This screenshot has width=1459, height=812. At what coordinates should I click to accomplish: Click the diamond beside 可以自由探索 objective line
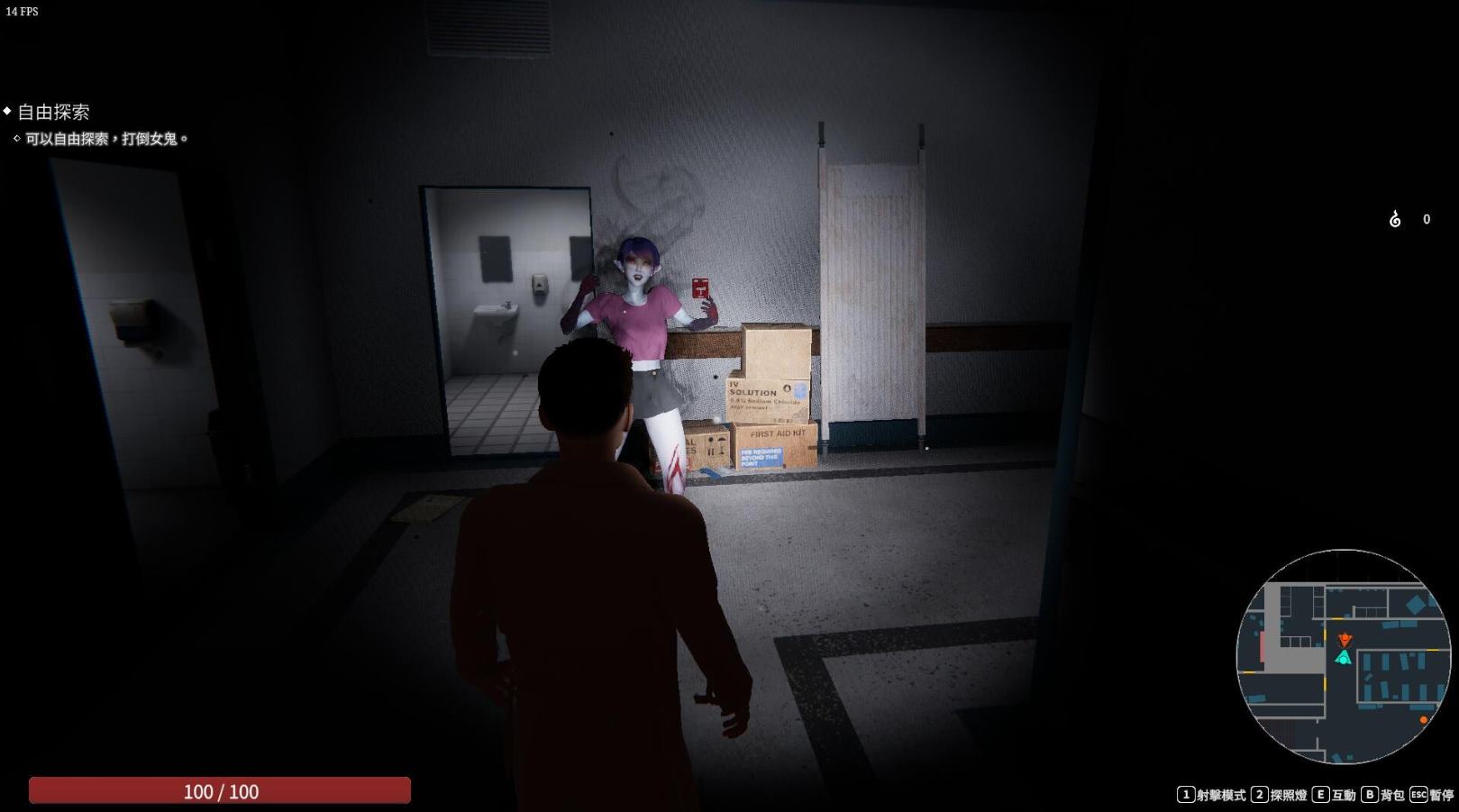pos(15,140)
